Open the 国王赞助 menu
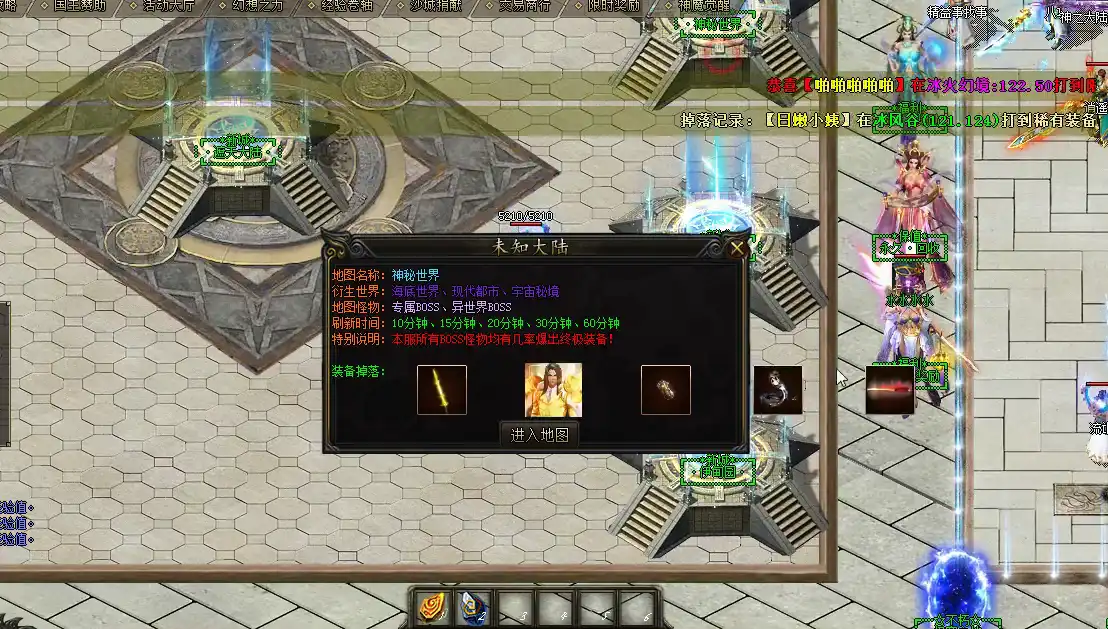This screenshot has width=1108, height=629. pyautogui.click(x=81, y=5)
